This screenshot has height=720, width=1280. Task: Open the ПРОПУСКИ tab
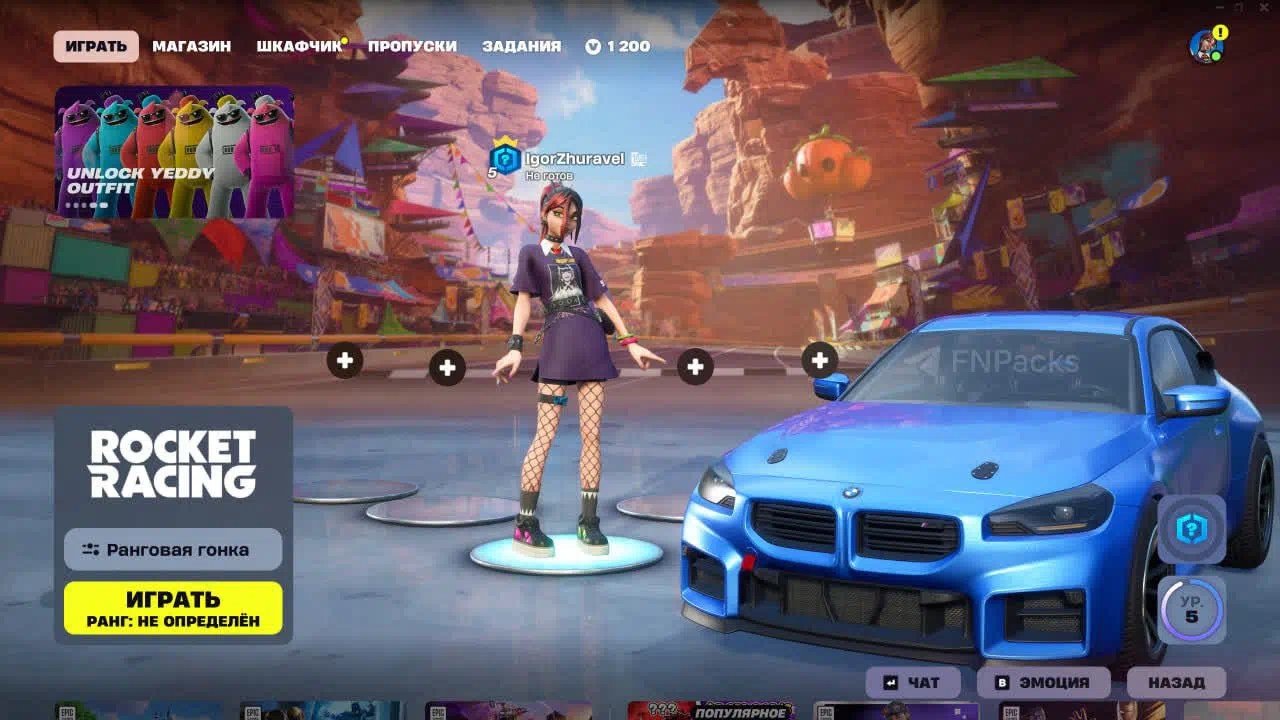pyautogui.click(x=412, y=46)
